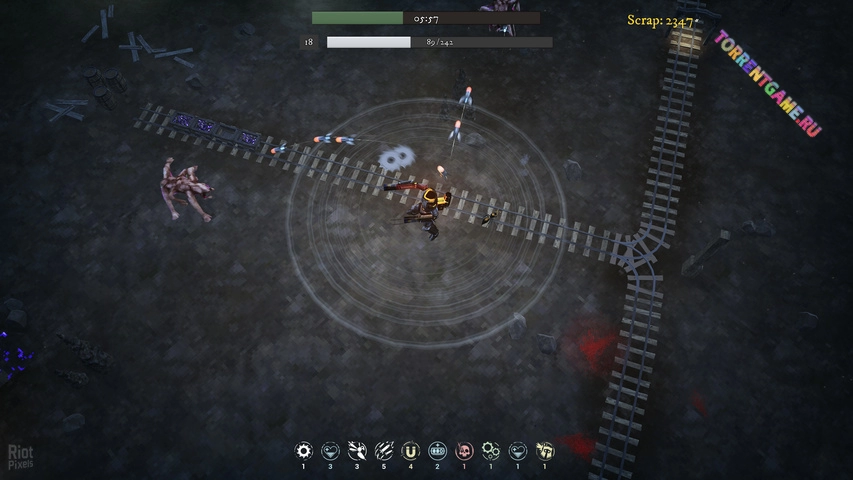The image size is (853, 480).
Task: Select the twin gears upgrade icon
Action: (491, 450)
